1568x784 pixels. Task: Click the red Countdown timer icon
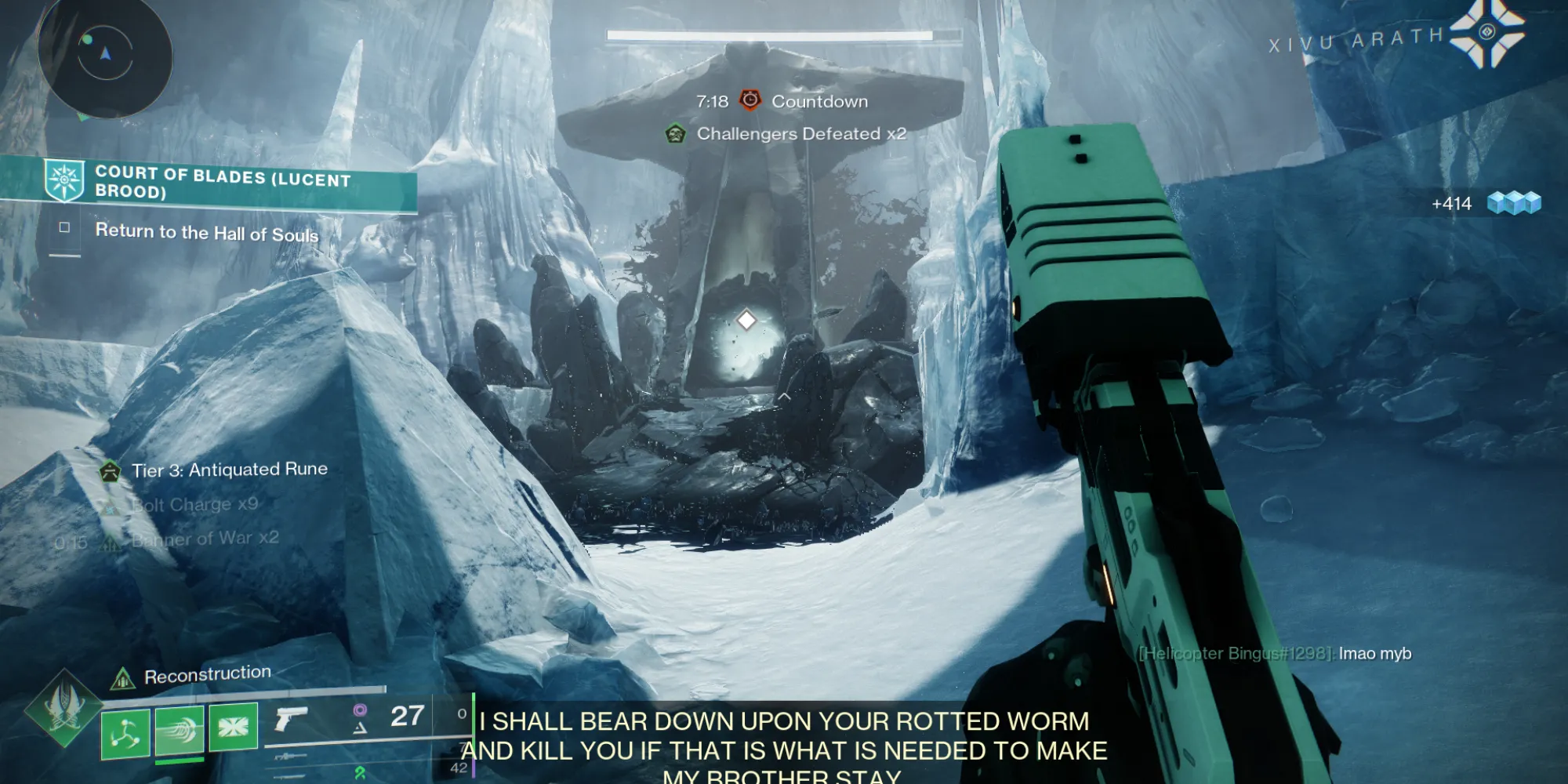750,100
